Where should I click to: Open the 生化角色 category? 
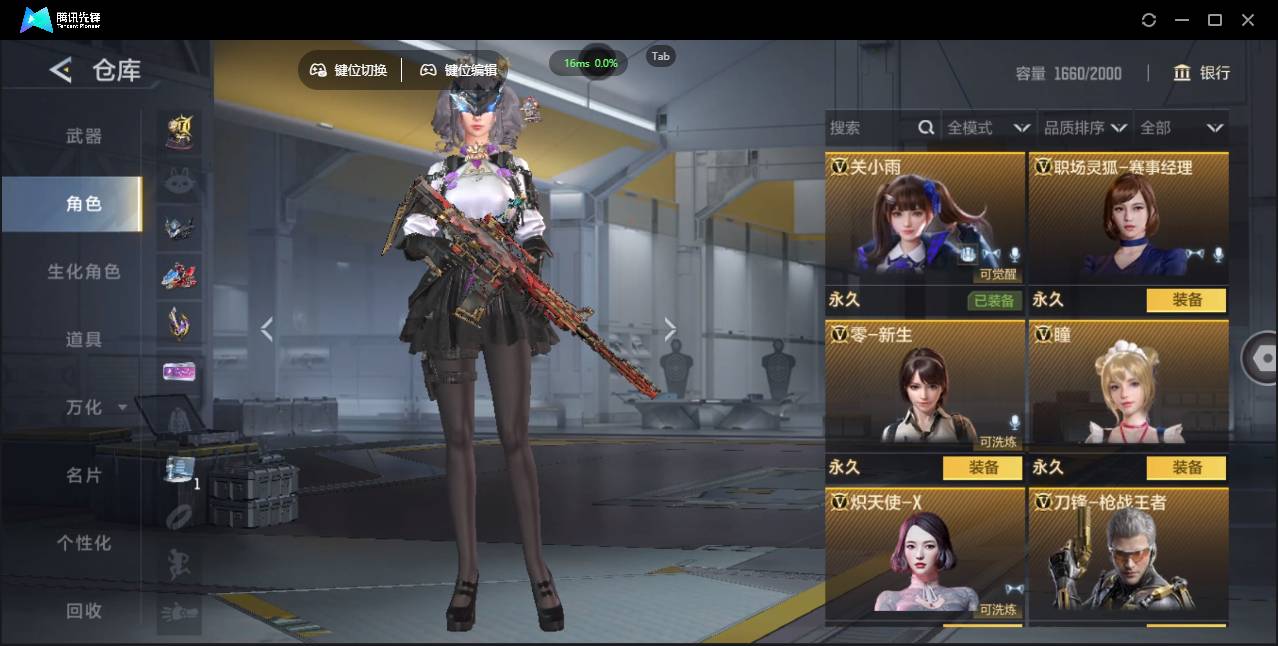pos(84,272)
